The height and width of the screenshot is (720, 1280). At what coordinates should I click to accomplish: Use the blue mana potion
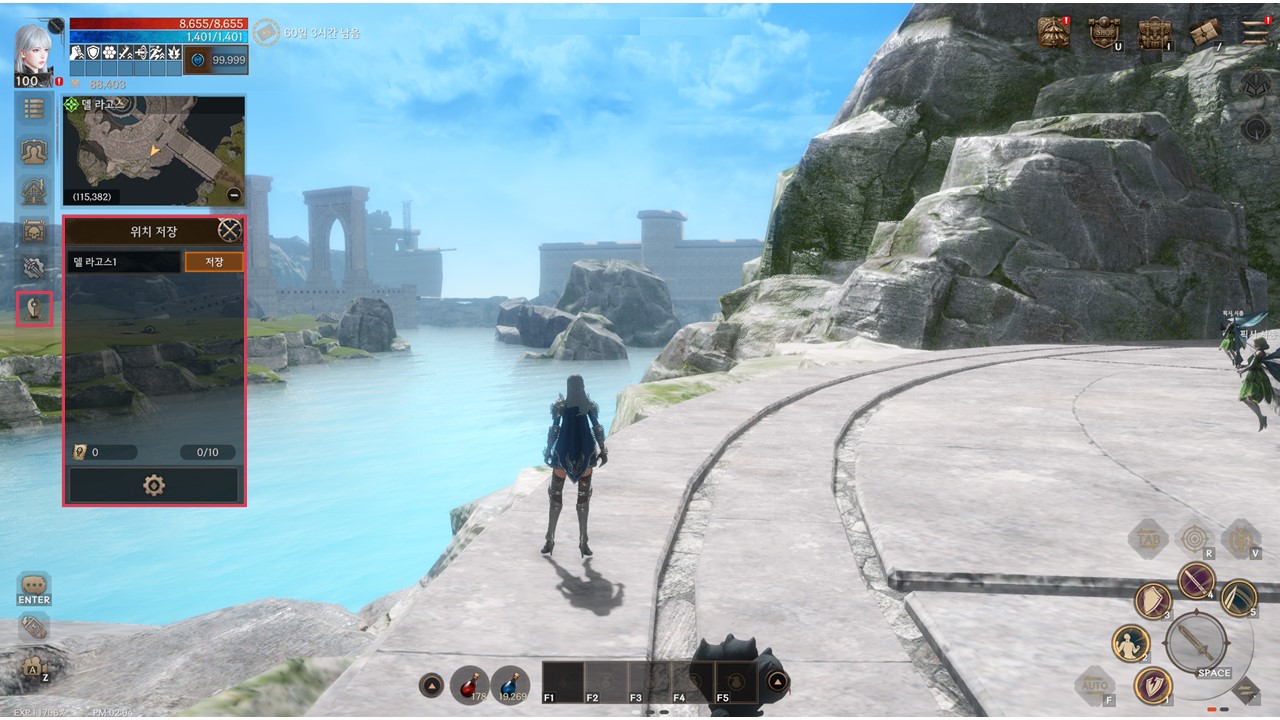510,684
